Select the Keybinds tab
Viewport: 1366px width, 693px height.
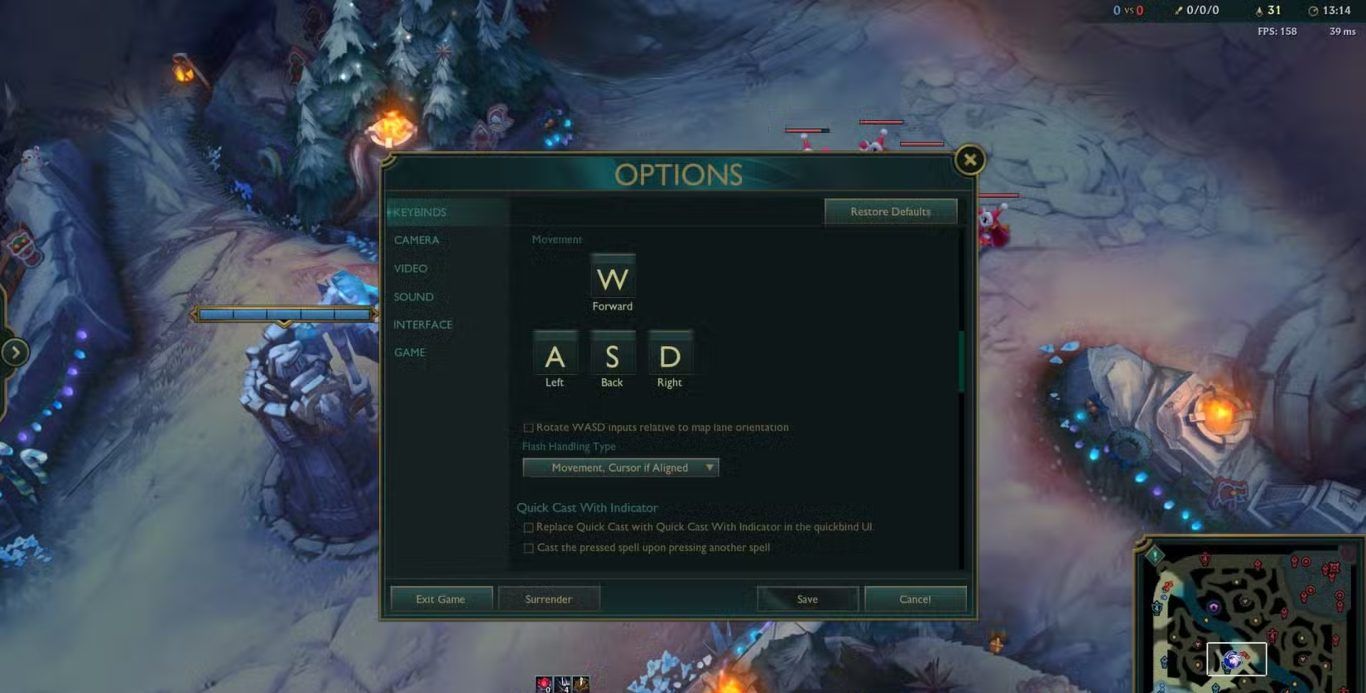coord(420,213)
